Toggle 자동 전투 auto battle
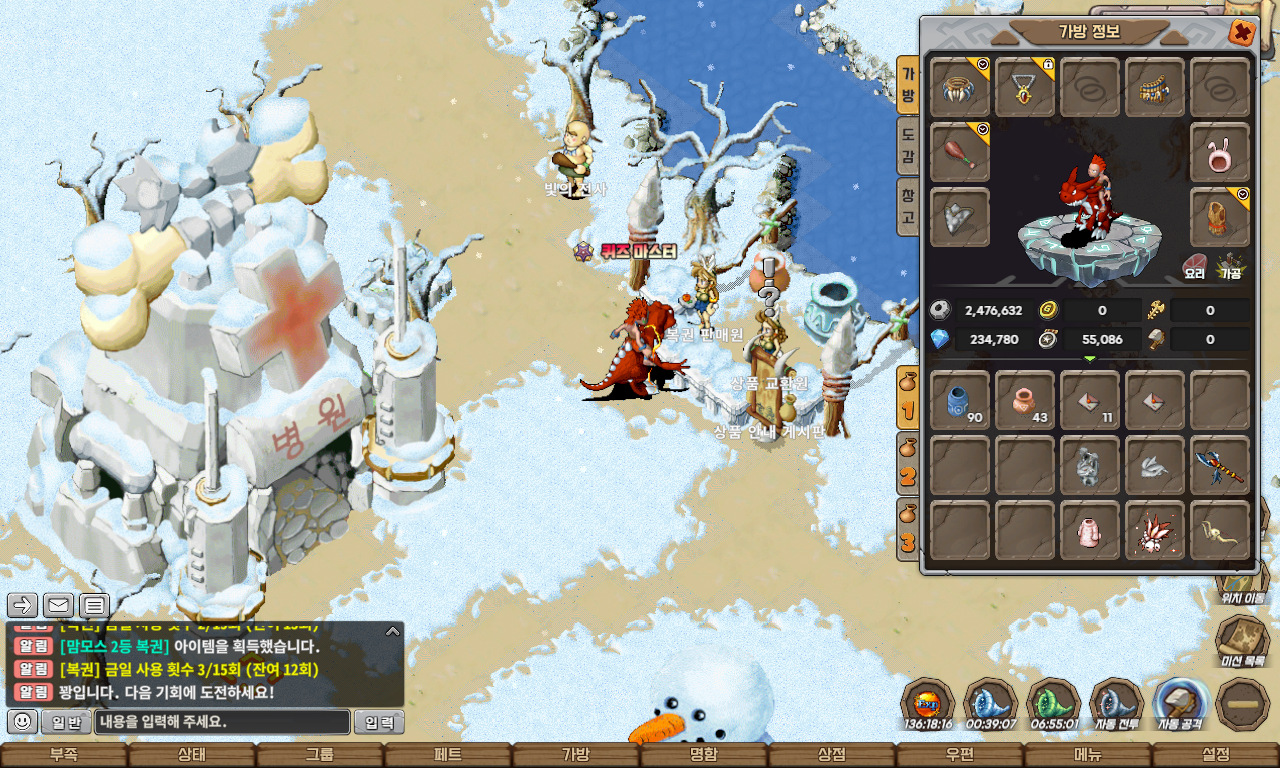 coord(1117,704)
